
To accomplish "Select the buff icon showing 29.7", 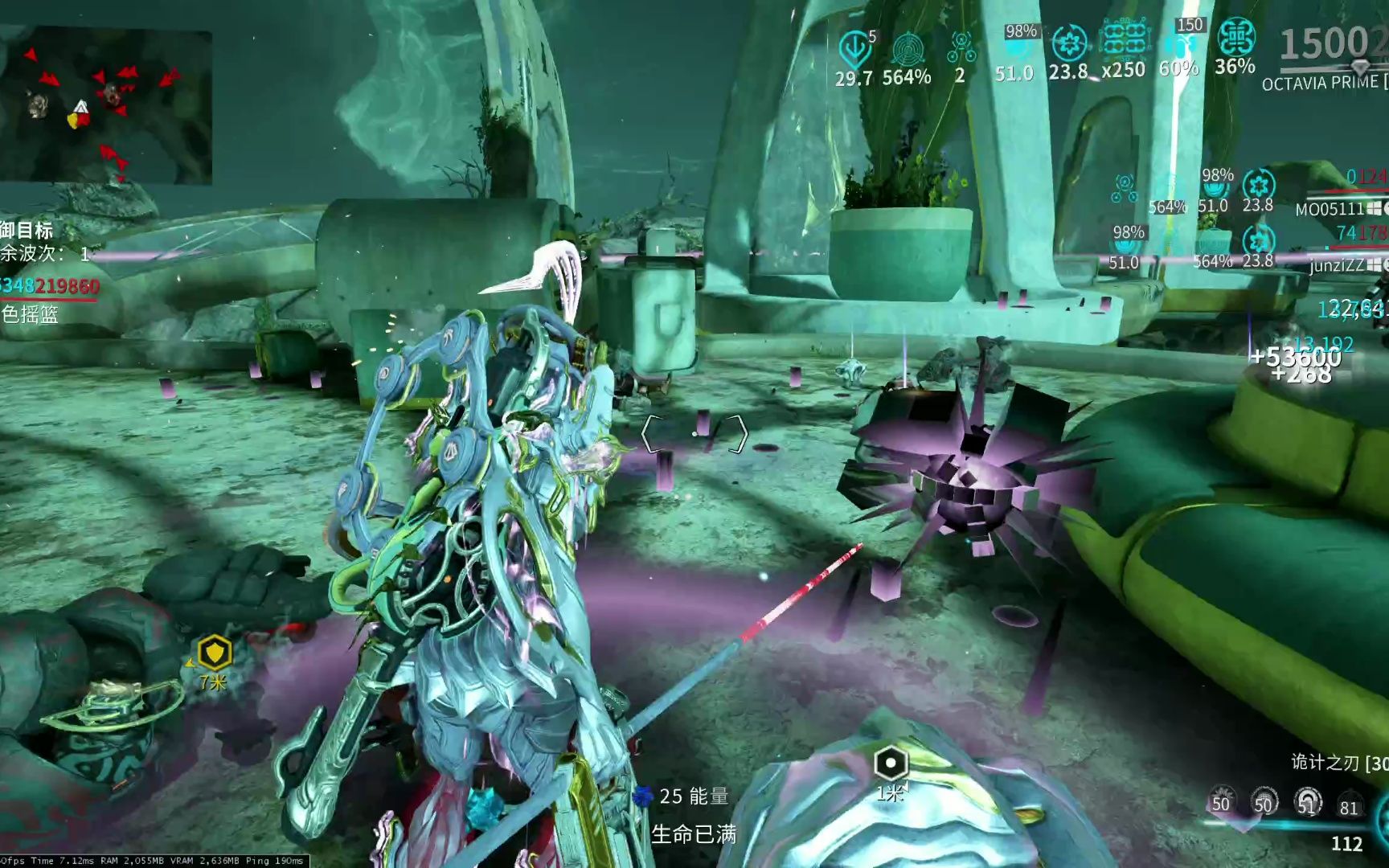I will coord(854,50).
